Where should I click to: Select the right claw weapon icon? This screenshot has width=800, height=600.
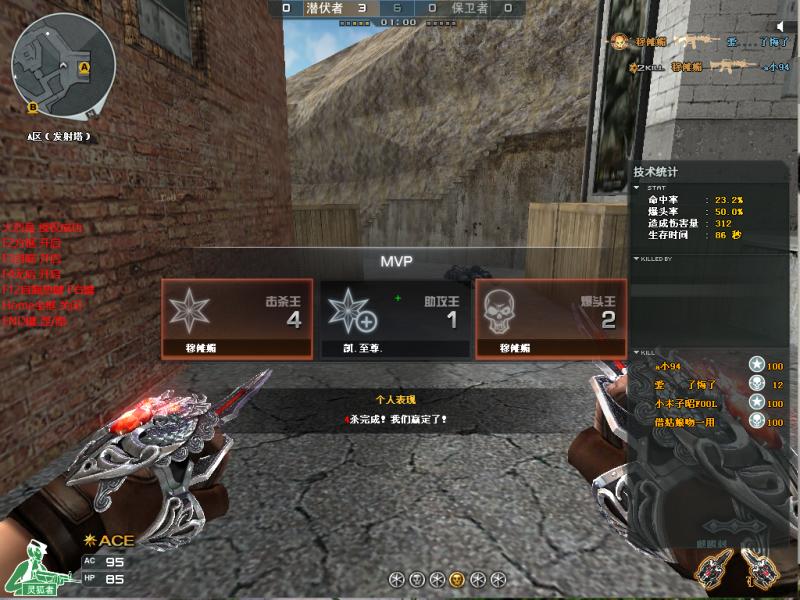pyautogui.click(x=755, y=570)
